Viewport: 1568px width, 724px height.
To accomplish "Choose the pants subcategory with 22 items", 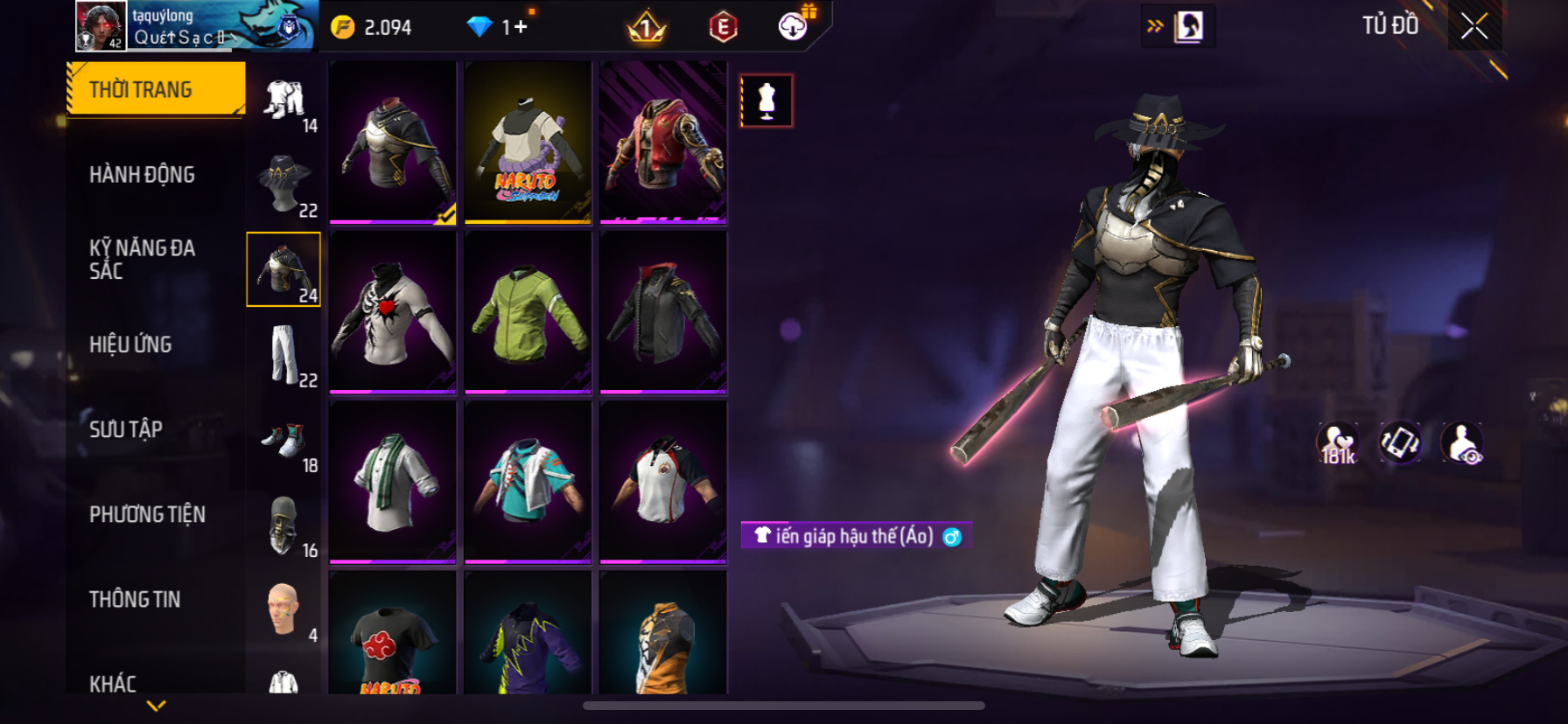I will 284,354.
